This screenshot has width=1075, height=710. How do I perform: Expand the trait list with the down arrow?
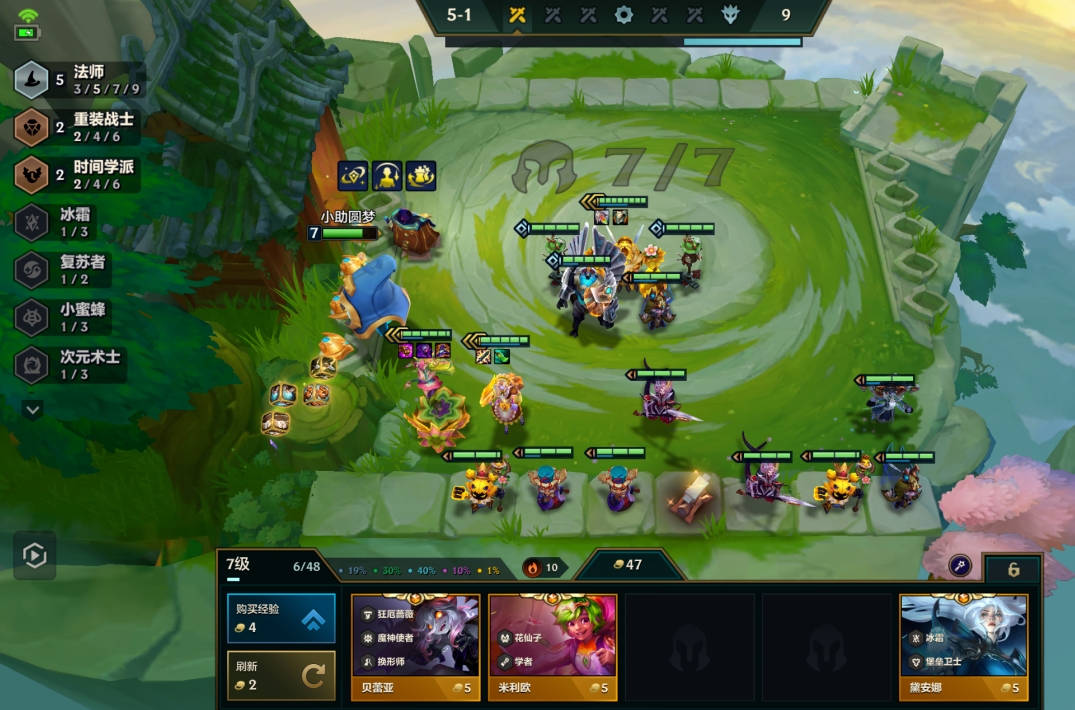click(33, 410)
